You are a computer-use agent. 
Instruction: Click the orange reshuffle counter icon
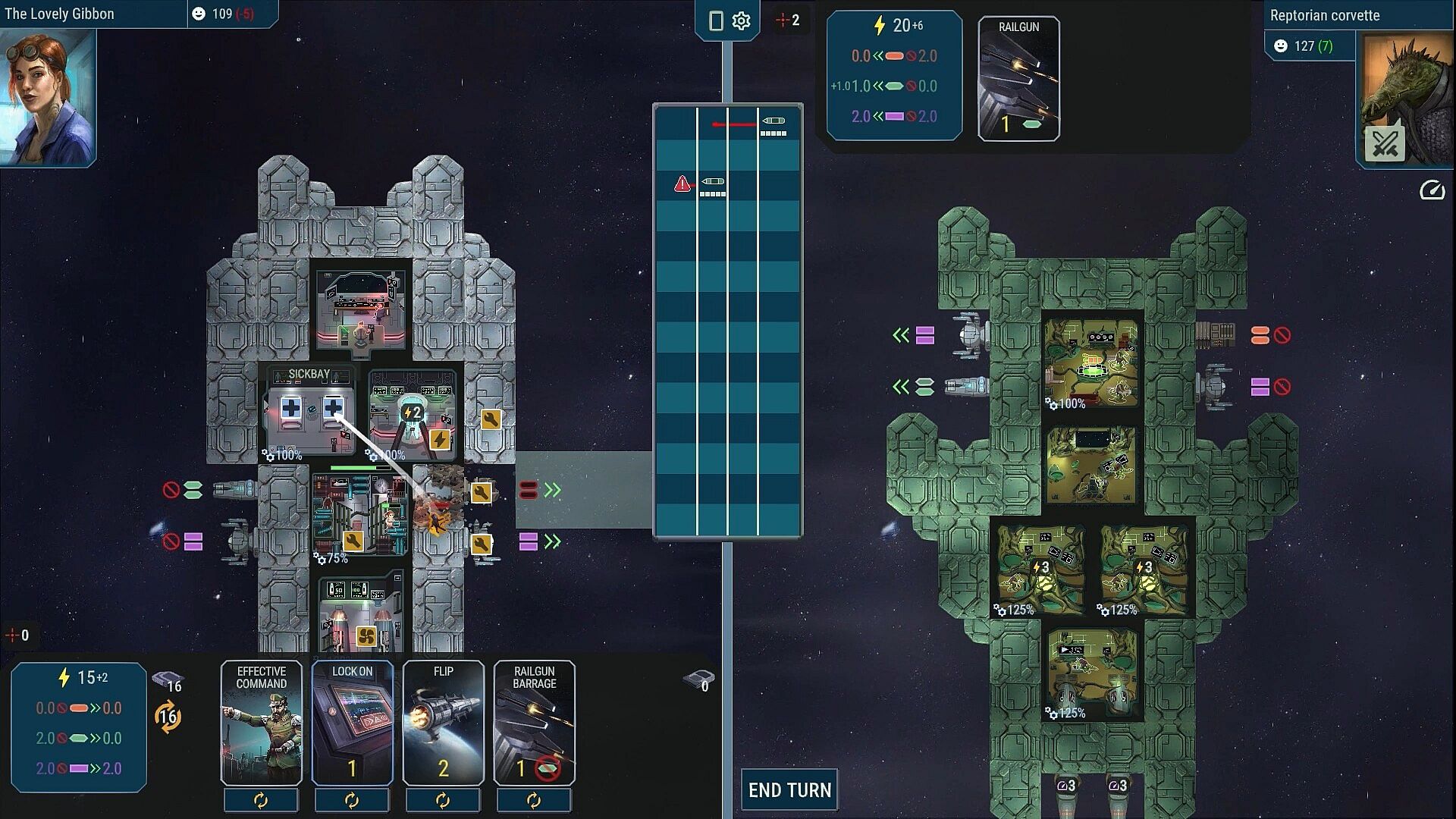(x=168, y=717)
